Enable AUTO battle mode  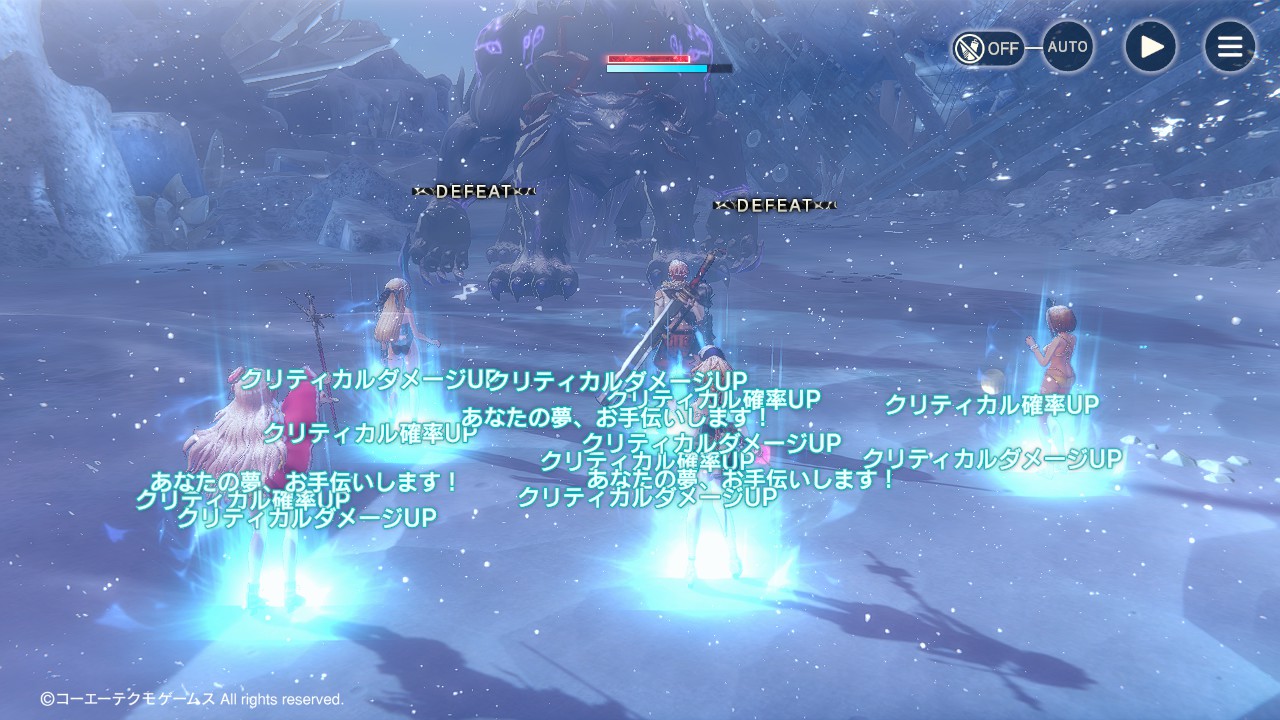pyautogui.click(x=1067, y=47)
